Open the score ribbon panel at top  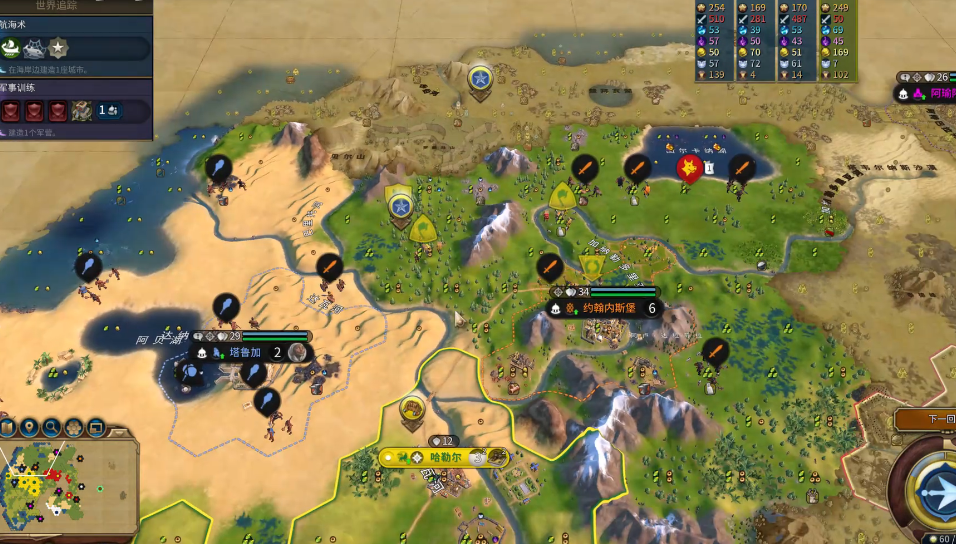pyautogui.click(x=776, y=41)
